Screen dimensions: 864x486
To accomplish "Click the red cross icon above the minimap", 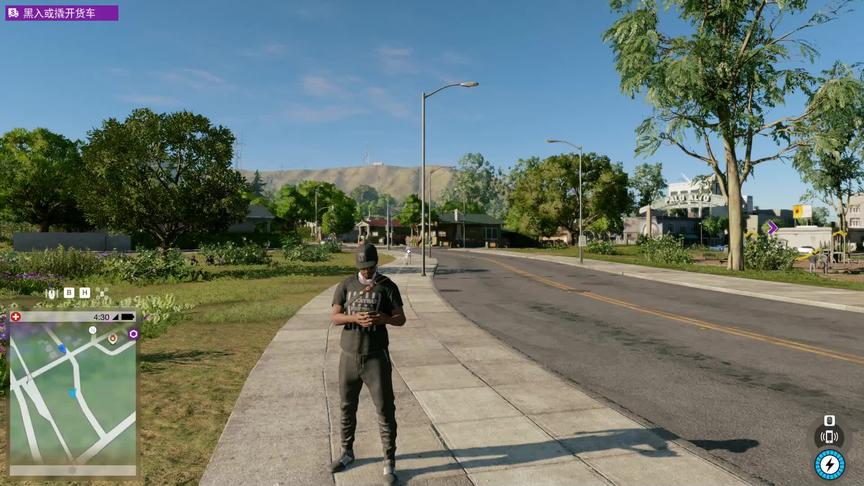I will (x=15, y=316).
